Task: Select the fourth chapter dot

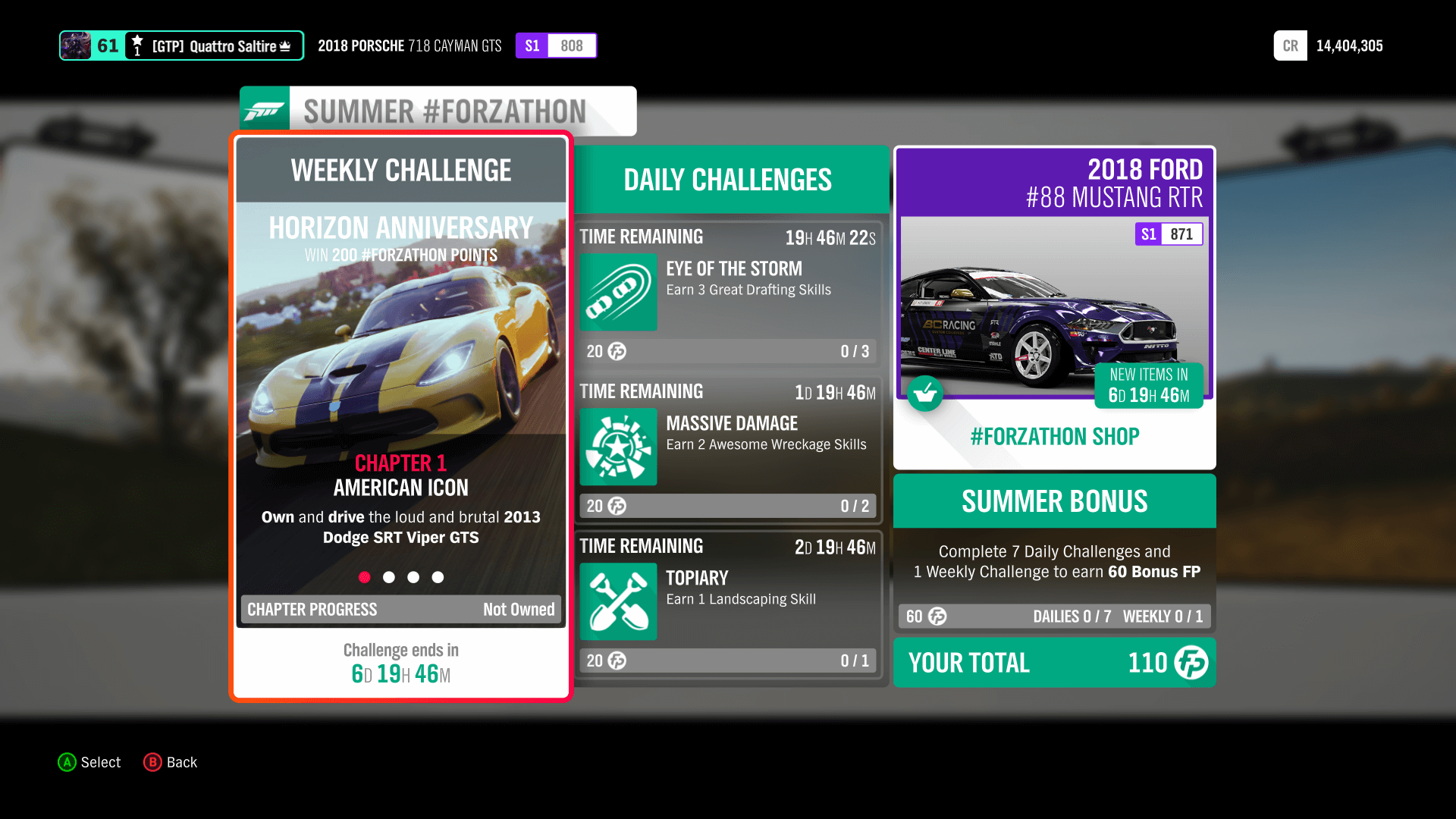Action: click(x=438, y=577)
